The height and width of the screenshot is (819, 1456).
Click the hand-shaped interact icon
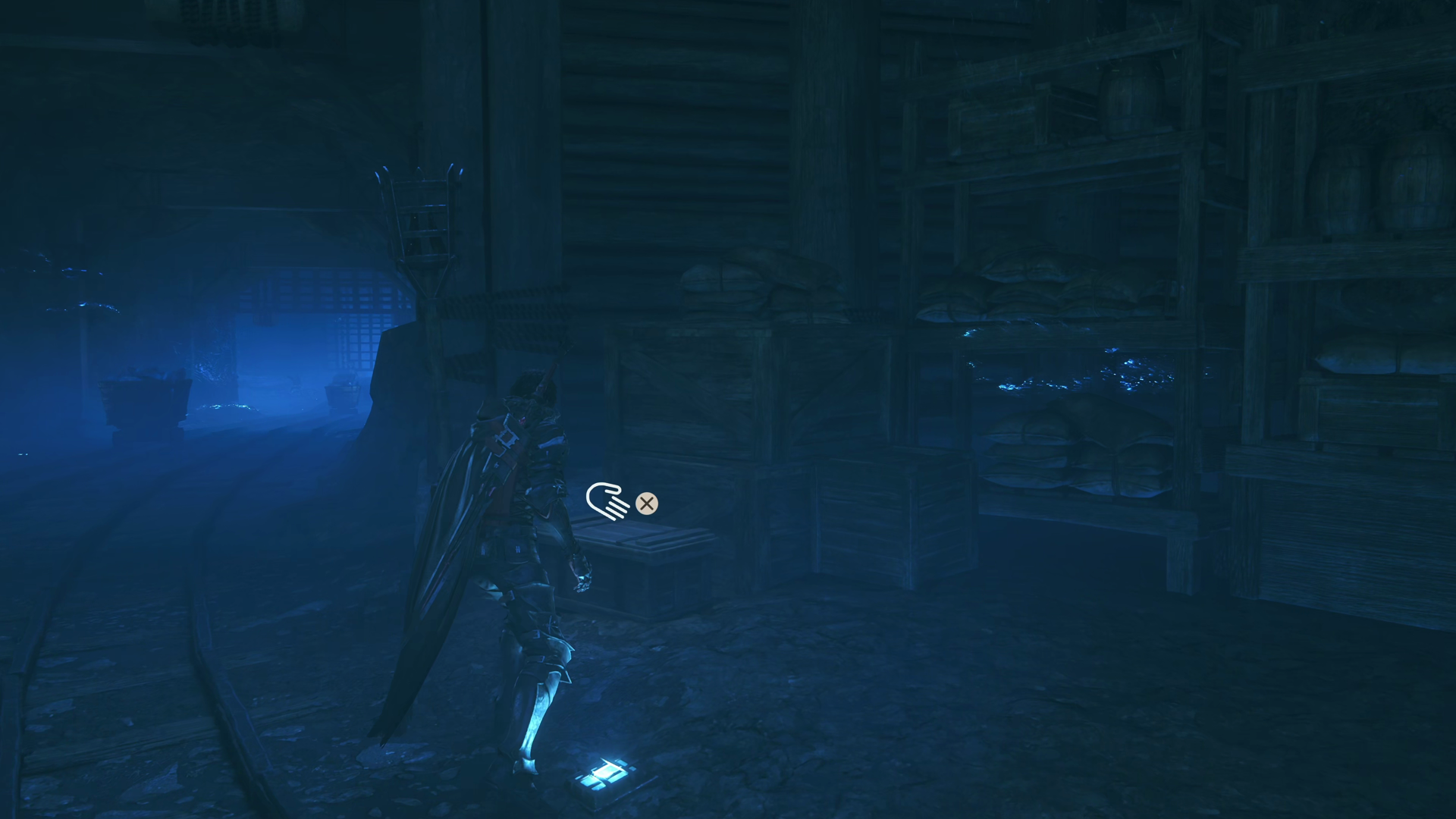[x=607, y=501]
